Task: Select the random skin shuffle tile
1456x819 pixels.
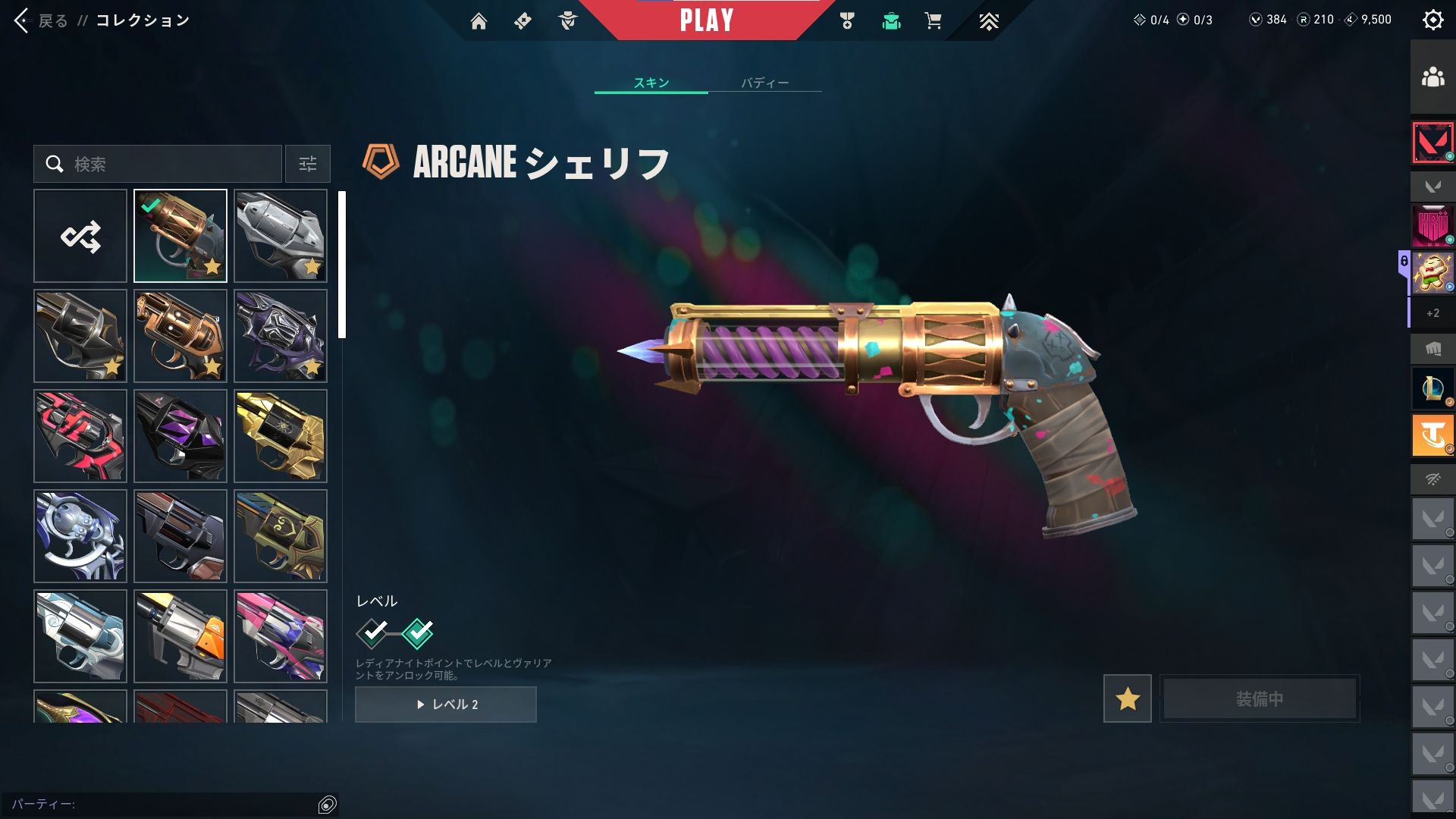Action: point(80,237)
